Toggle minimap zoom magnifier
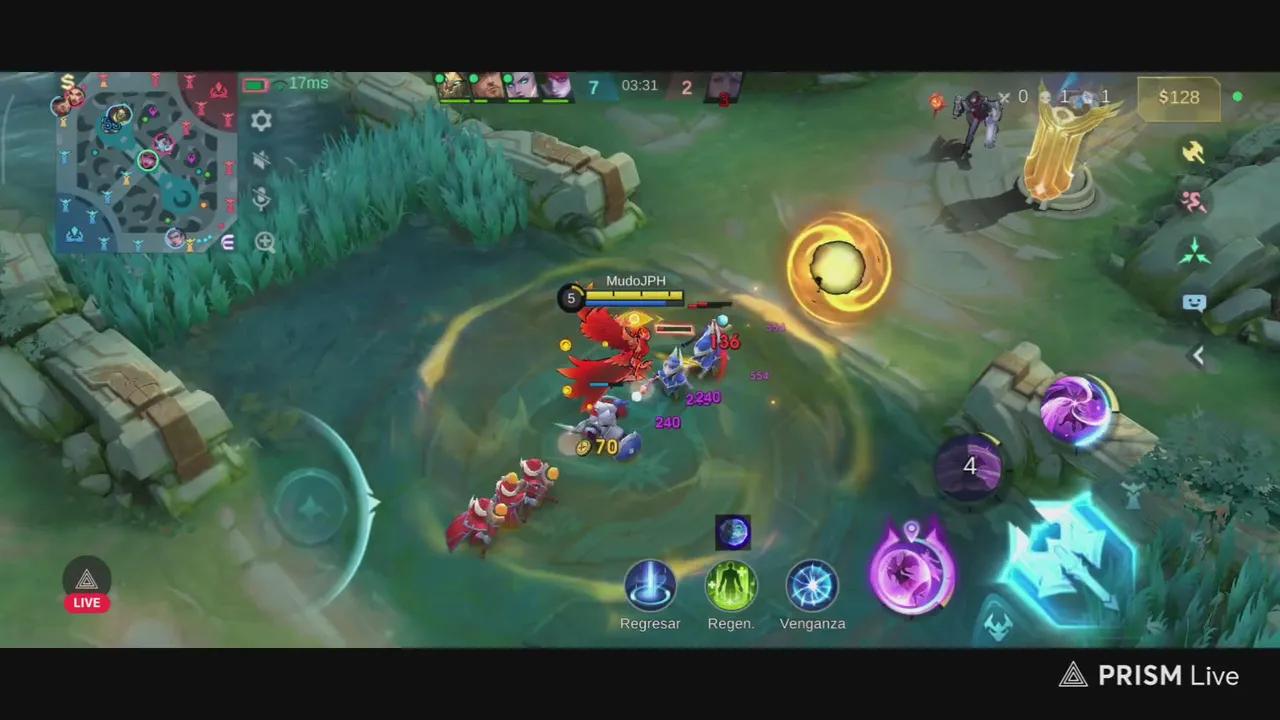Screen dimensions: 1280x720 [263, 242]
